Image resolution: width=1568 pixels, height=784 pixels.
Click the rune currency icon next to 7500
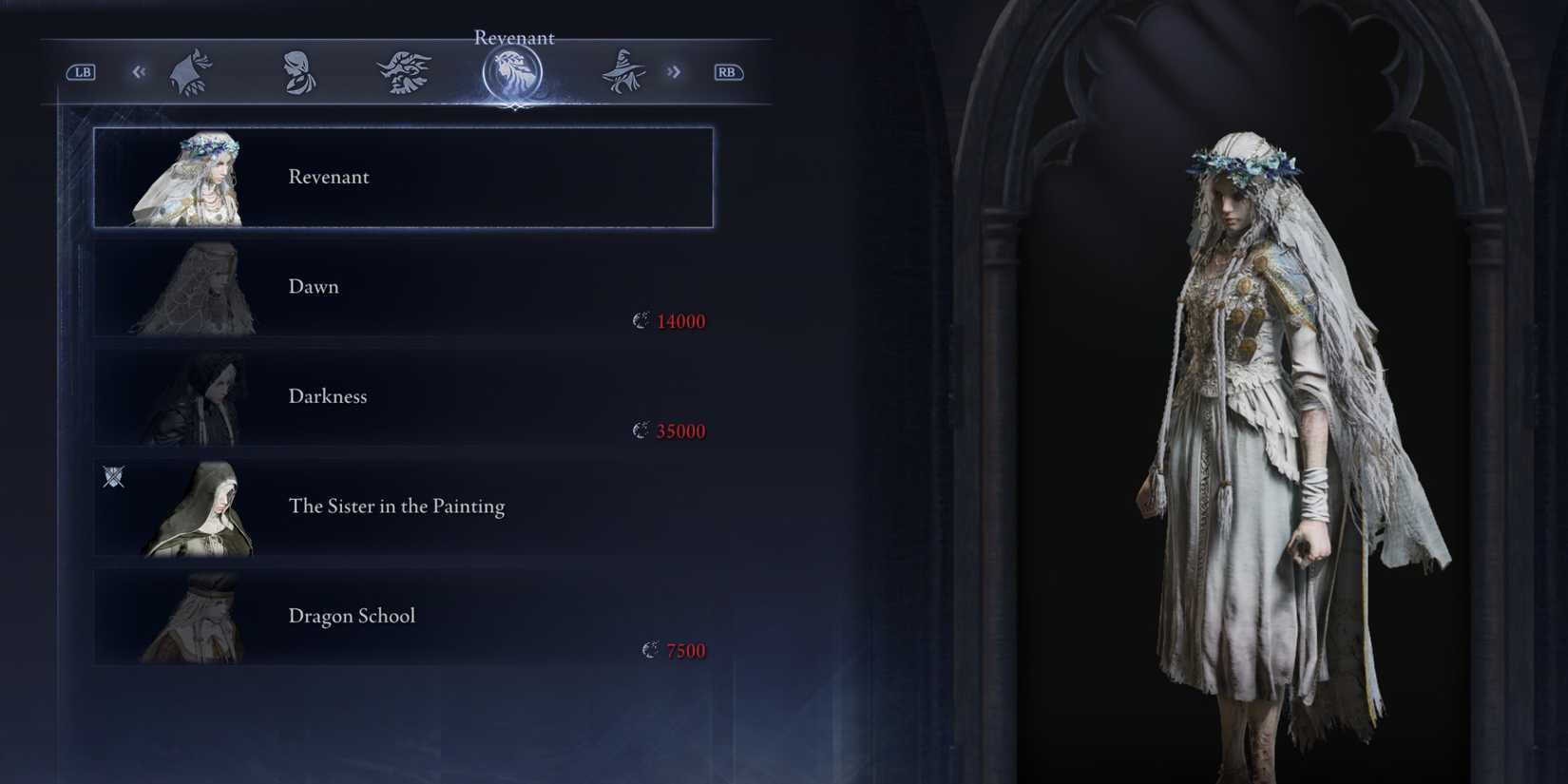(650, 650)
